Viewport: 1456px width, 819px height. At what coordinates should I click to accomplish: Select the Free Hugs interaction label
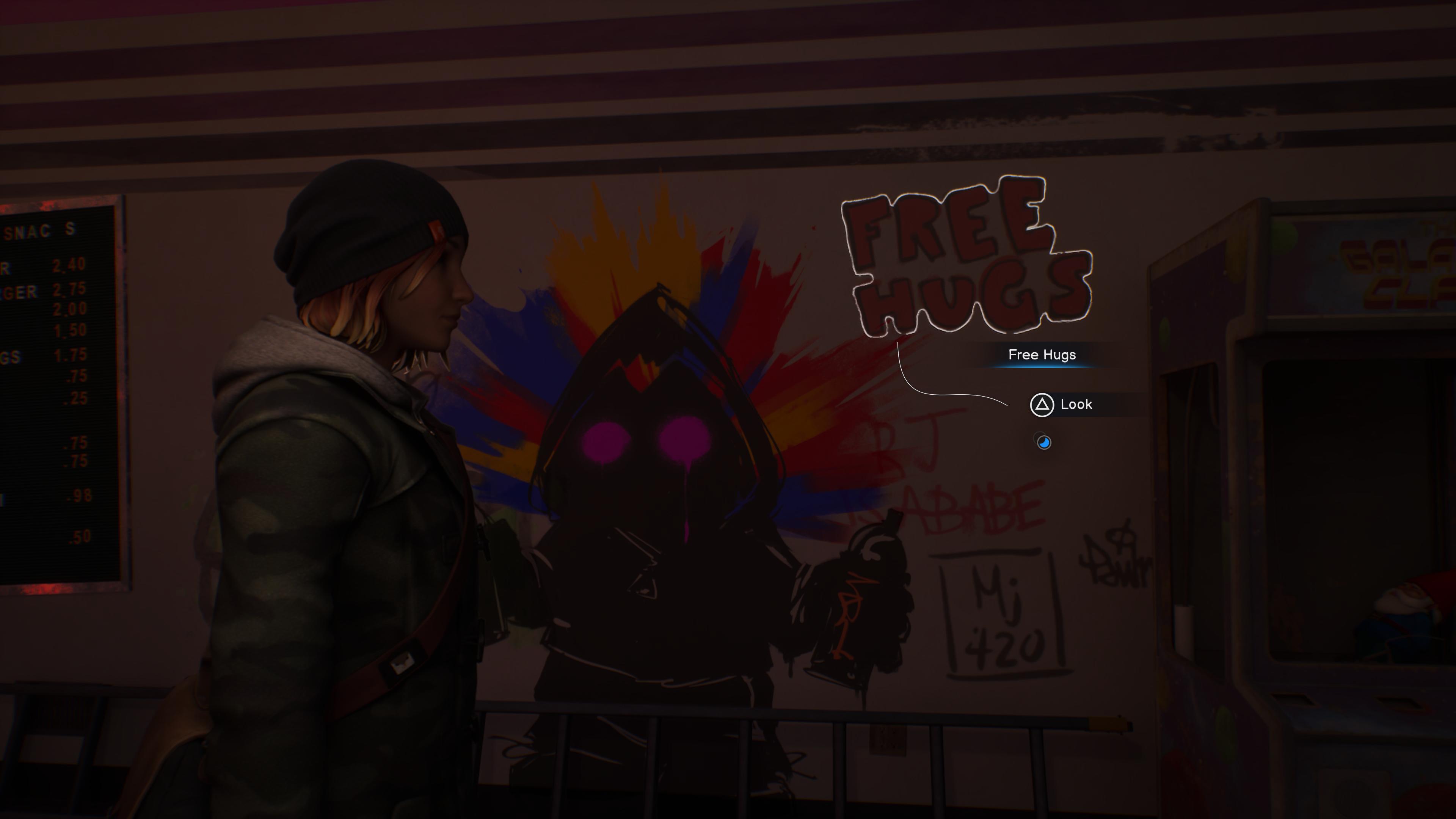click(1043, 355)
